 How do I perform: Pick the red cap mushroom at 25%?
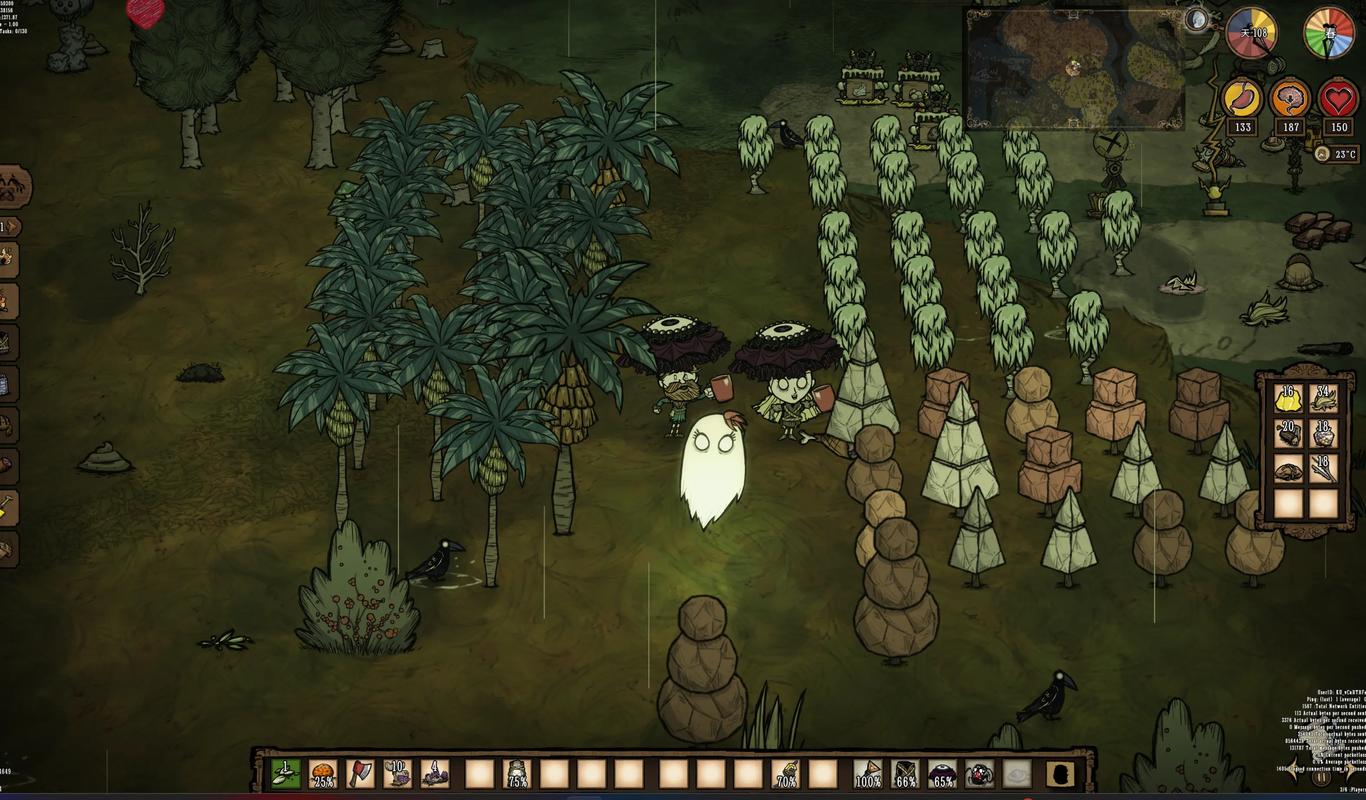pos(323,774)
